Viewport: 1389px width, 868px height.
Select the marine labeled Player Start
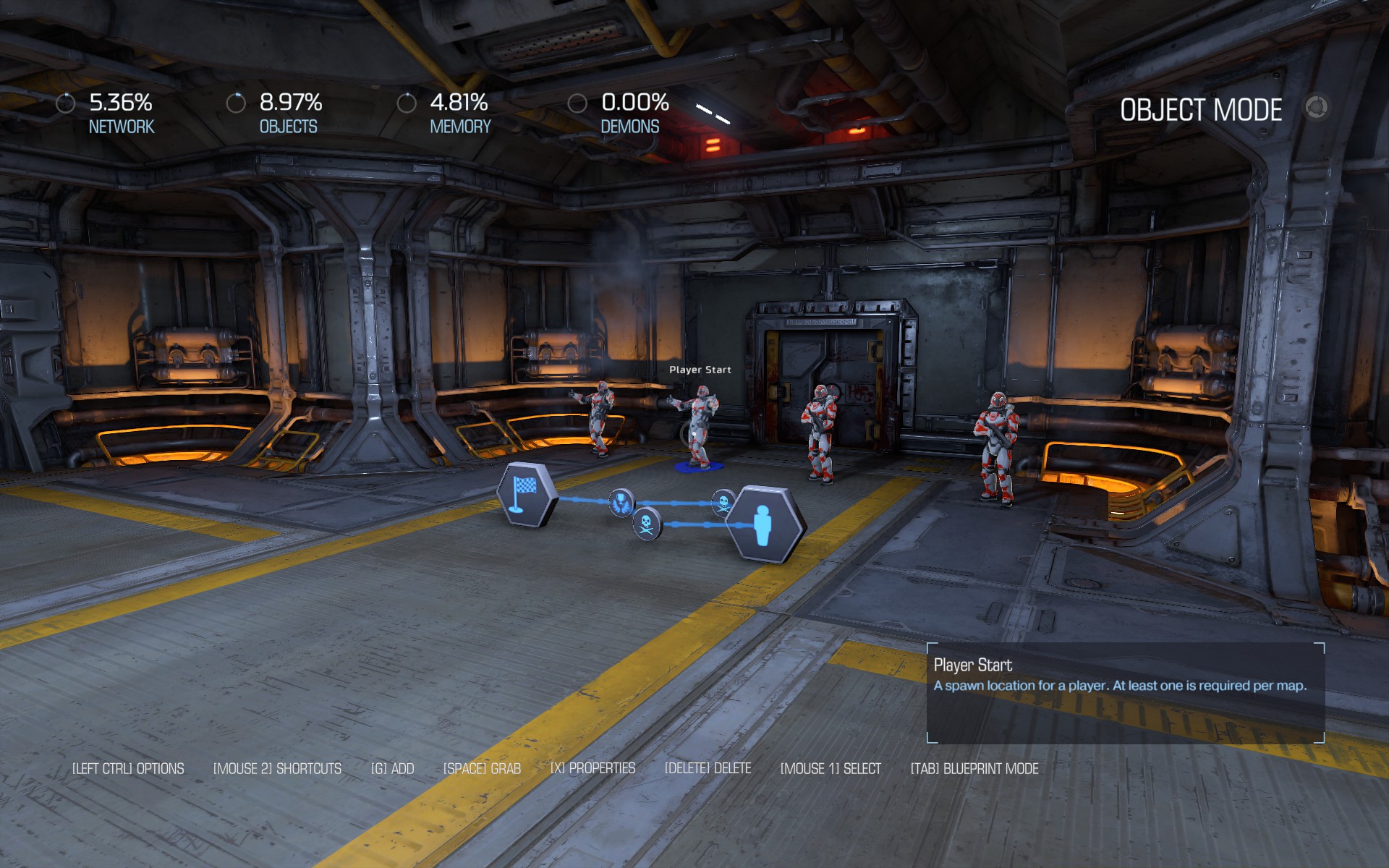click(698, 427)
